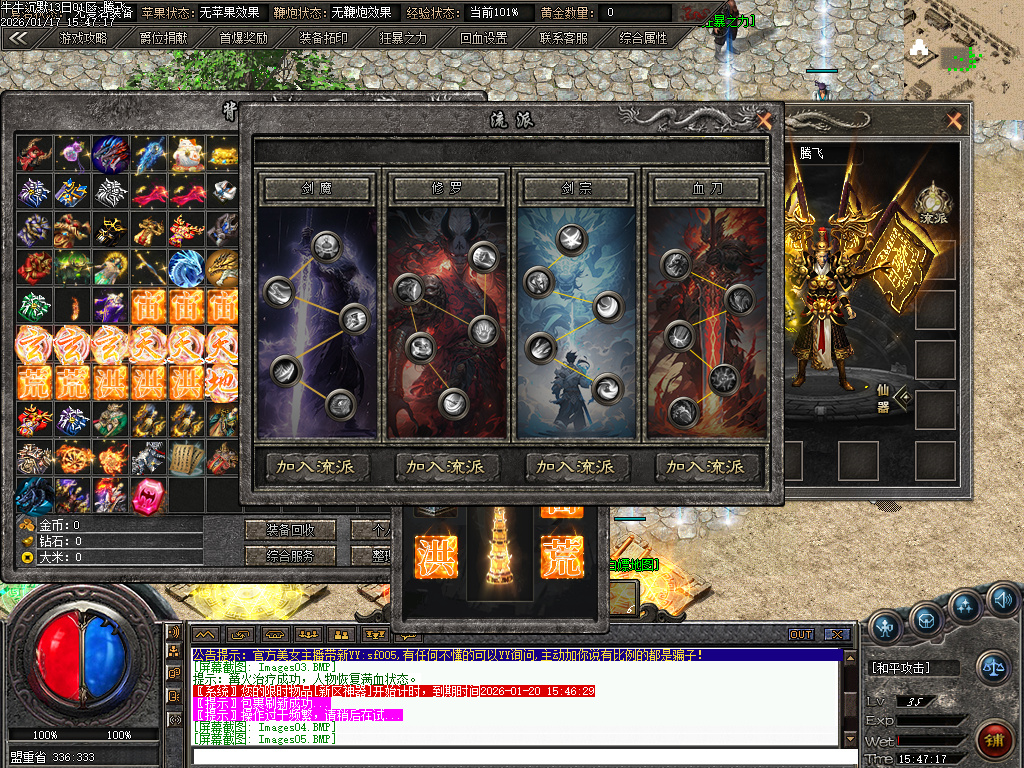Image resolution: width=1024 pixels, height=768 pixels.
Task: Join the 修罗 faction
Action: point(447,466)
